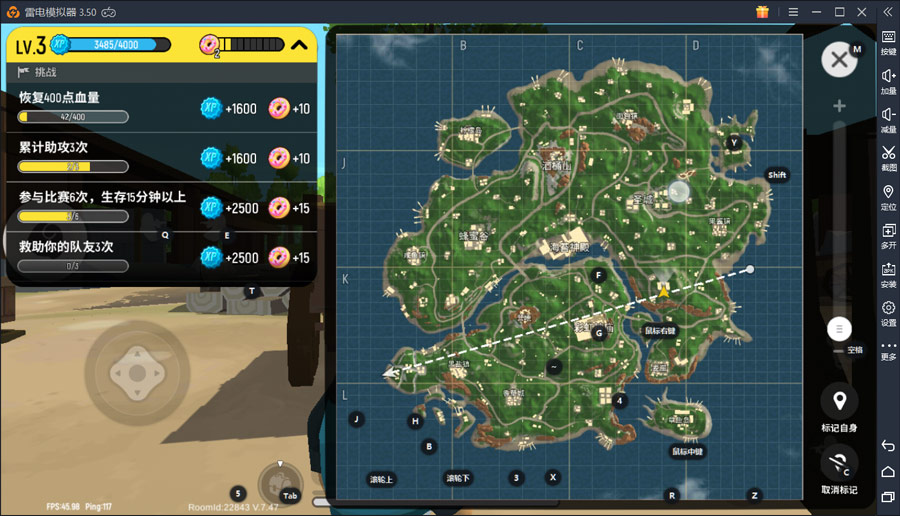Click the yellow player marker on the map
The image size is (900, 516).
pos(662,289)
